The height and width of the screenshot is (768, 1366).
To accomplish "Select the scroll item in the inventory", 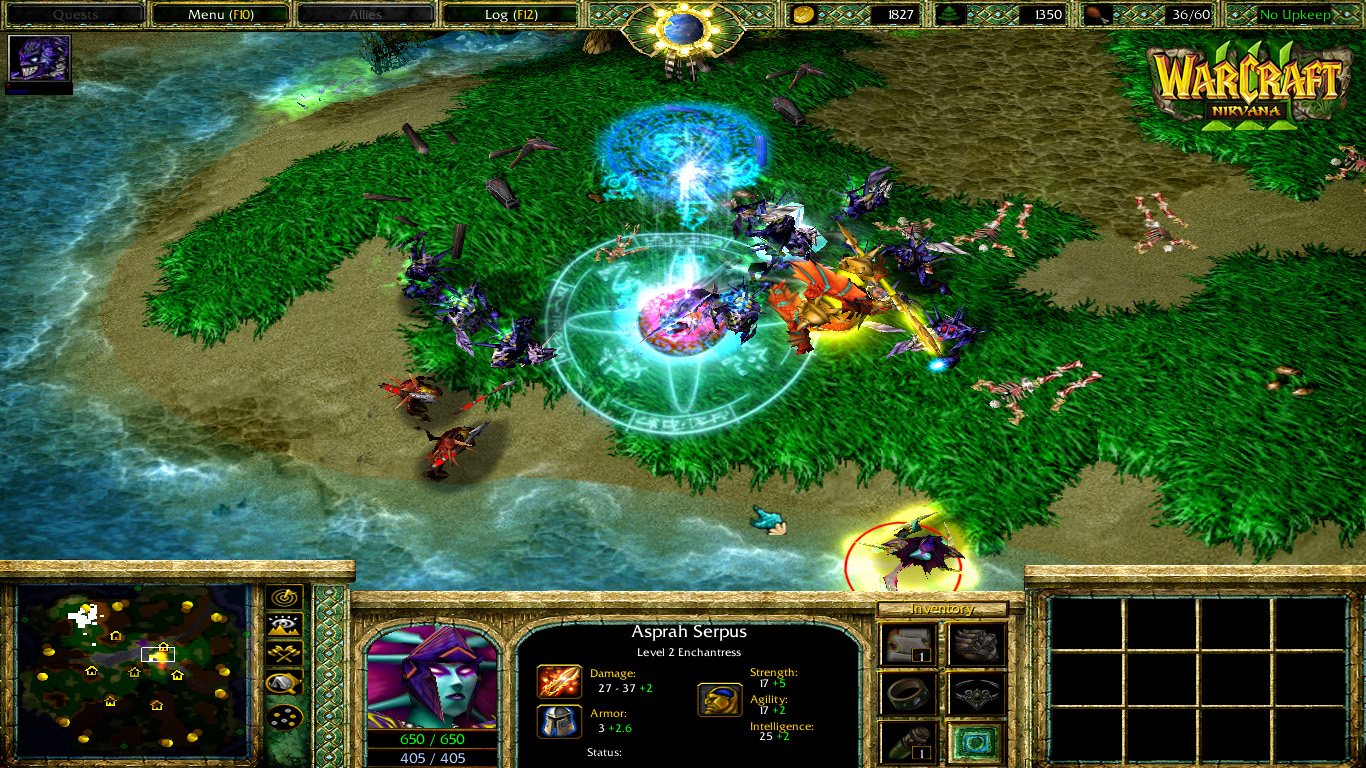I will tap(905, 645).
